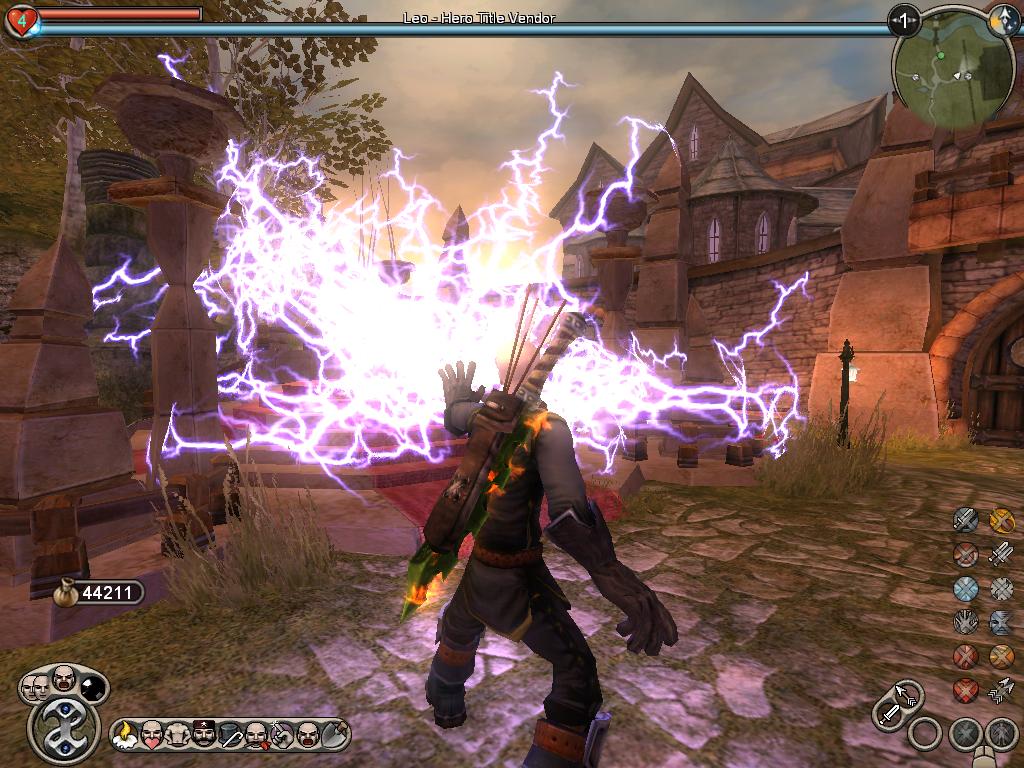Choose the pirate hat face expression

pyautogui.click(x=203, y=735)
